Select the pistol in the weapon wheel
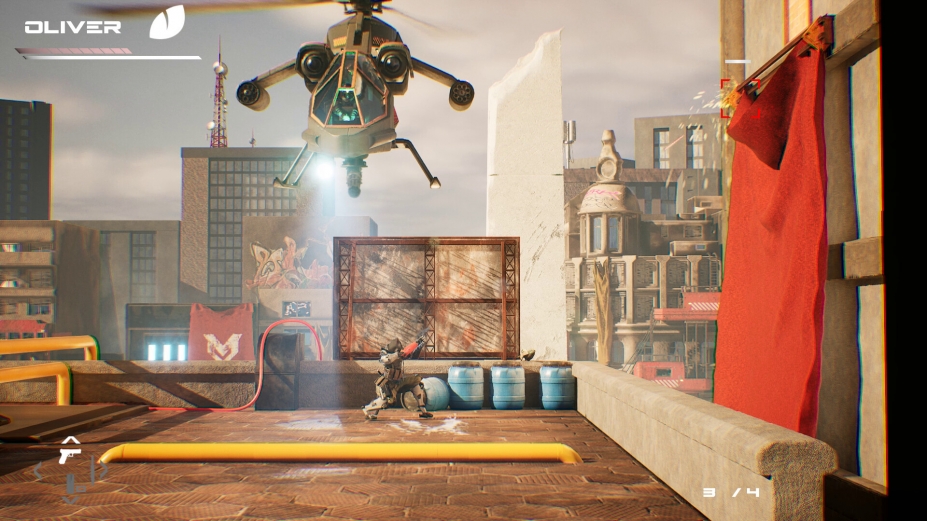Viewport: 927px width, 521px height. [69, 455]
